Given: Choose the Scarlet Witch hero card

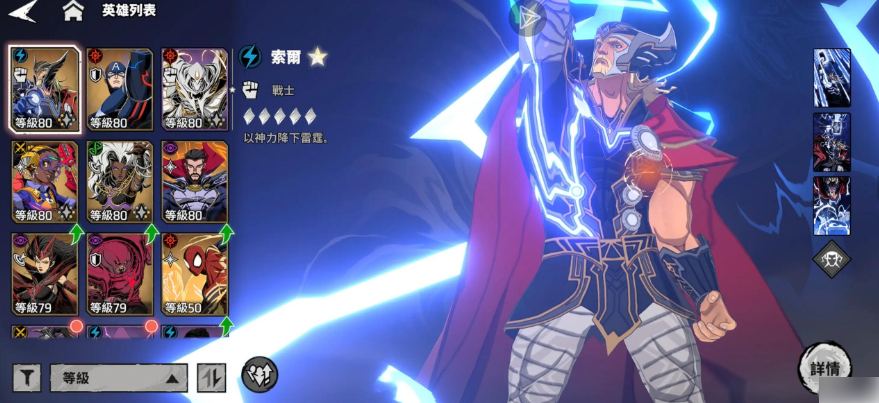Looking at the screenshot, I should coord(44,273).
